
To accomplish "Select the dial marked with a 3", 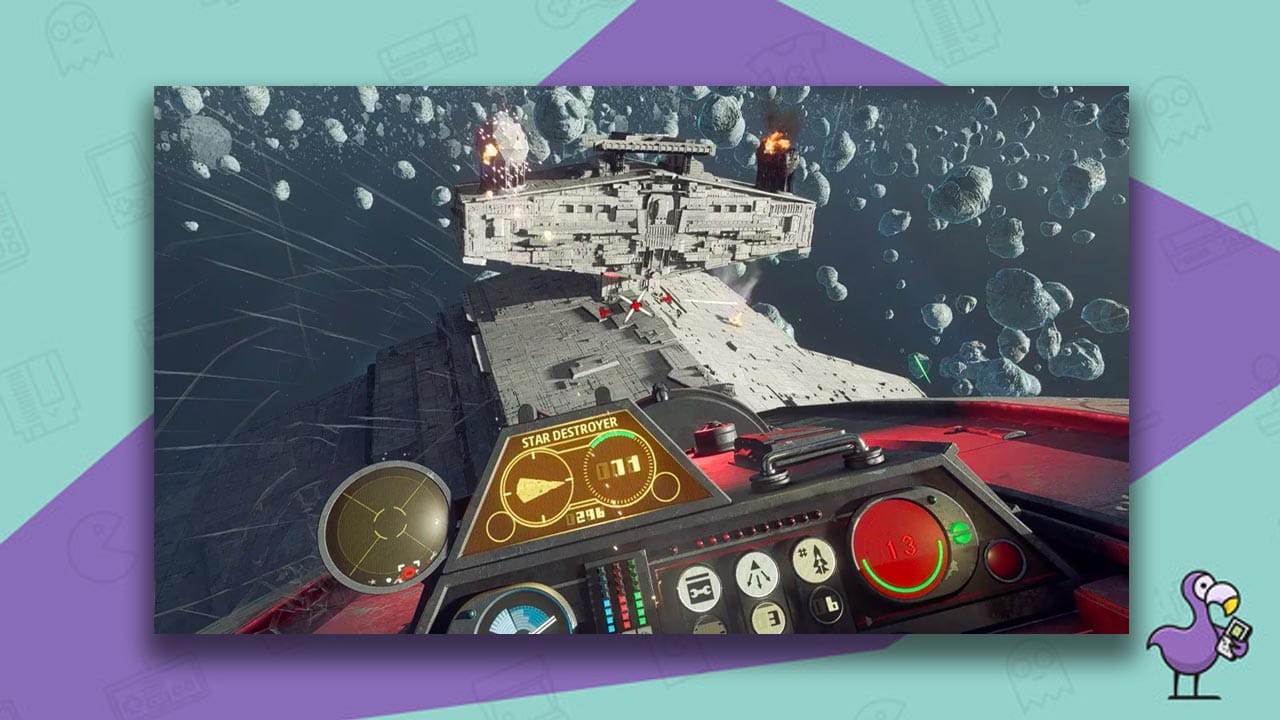I will [766, 618].
